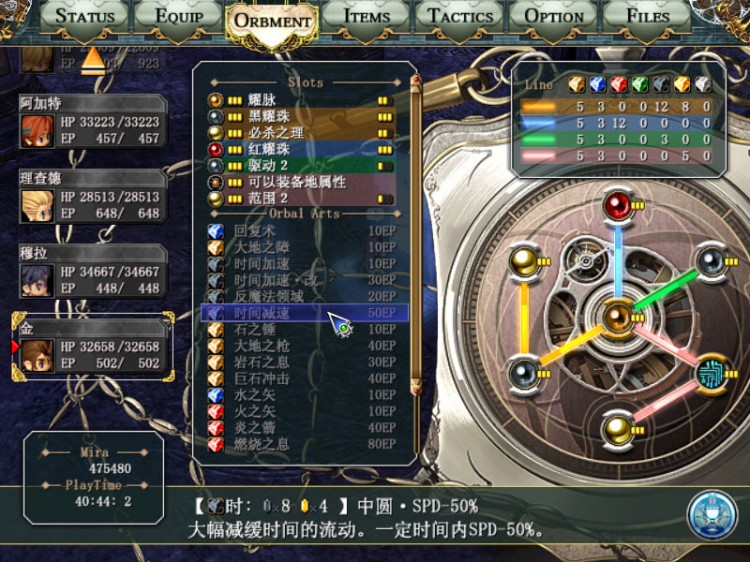Select the 巨石冲击 orbal art

(300, 379)
